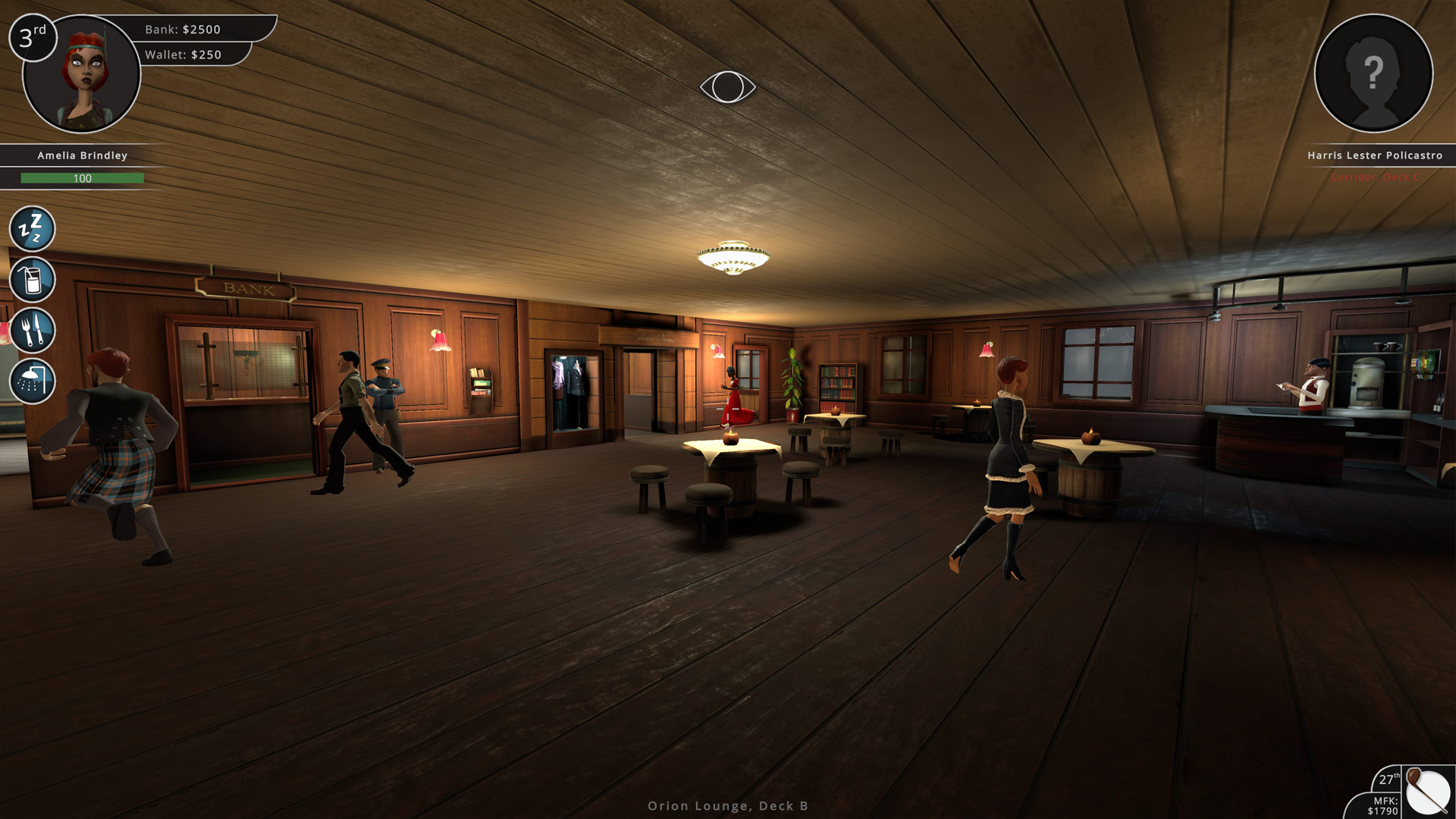
Task: Click Amelia Brindley's character portrait
Action: pyautogui.click(x=82, y=74)
